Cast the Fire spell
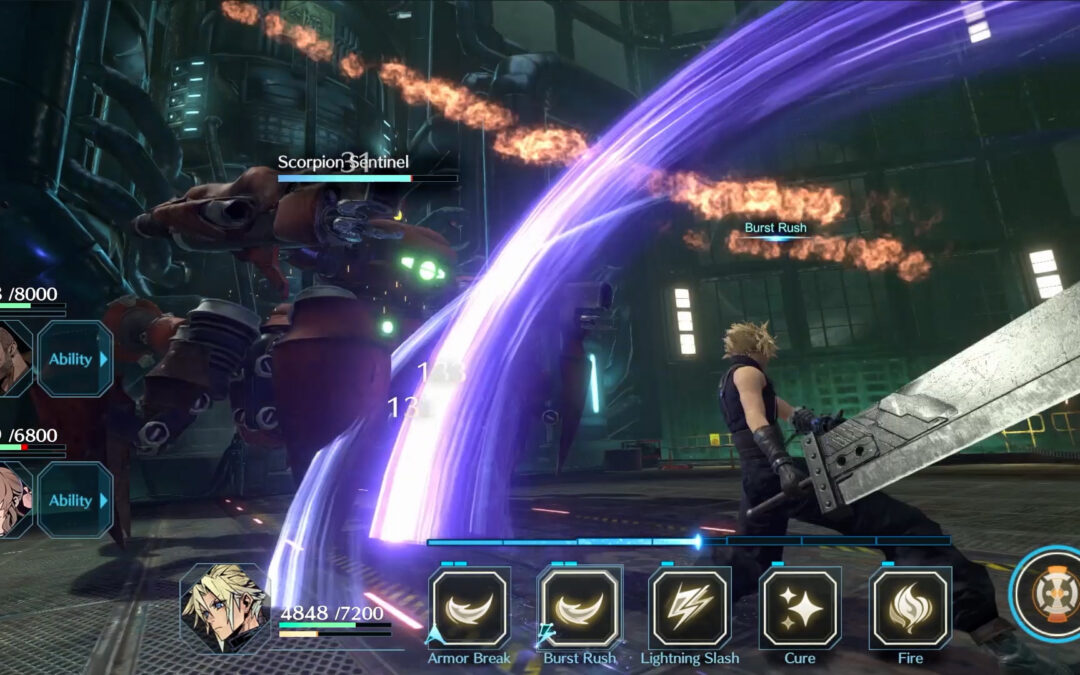 click(x=909, y=607)
